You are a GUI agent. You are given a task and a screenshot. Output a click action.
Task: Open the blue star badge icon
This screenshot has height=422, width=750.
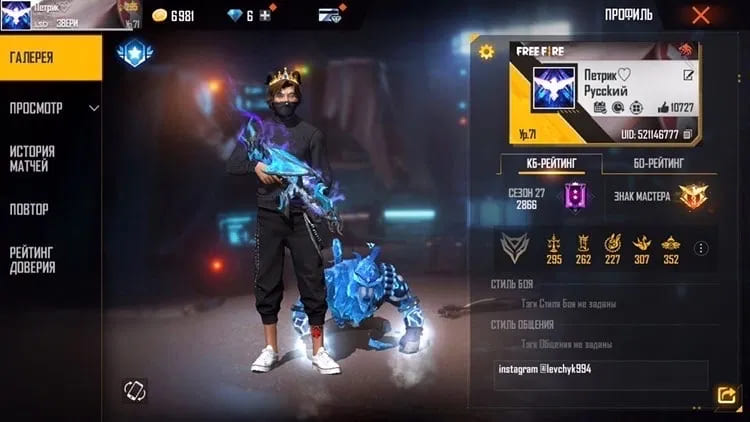pos(133,56)
